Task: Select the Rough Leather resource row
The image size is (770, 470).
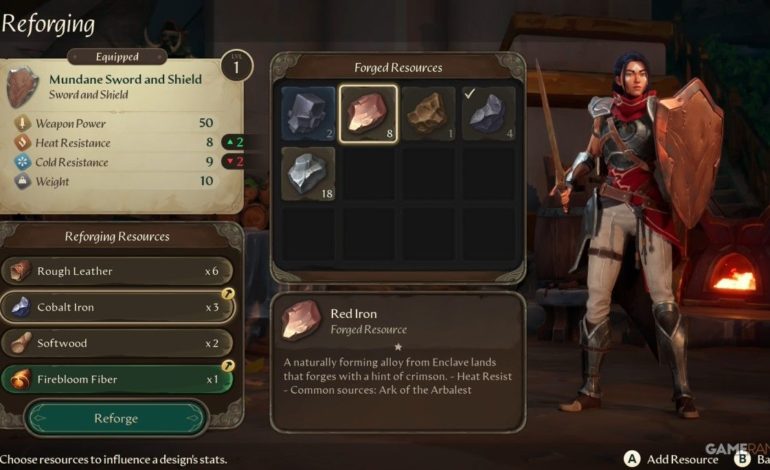Action: (x=118, y=271)
